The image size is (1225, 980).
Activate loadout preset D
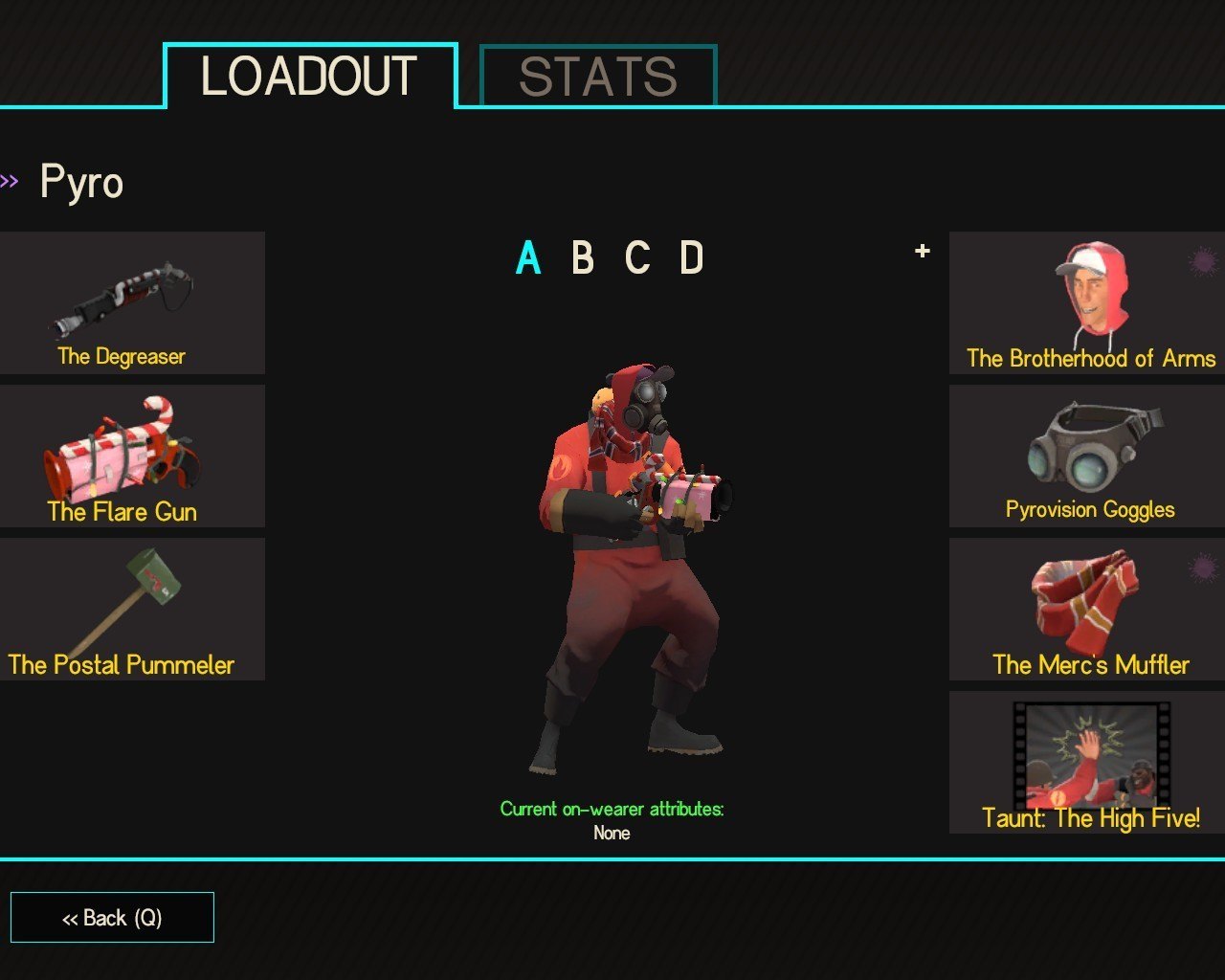point(692,258)
